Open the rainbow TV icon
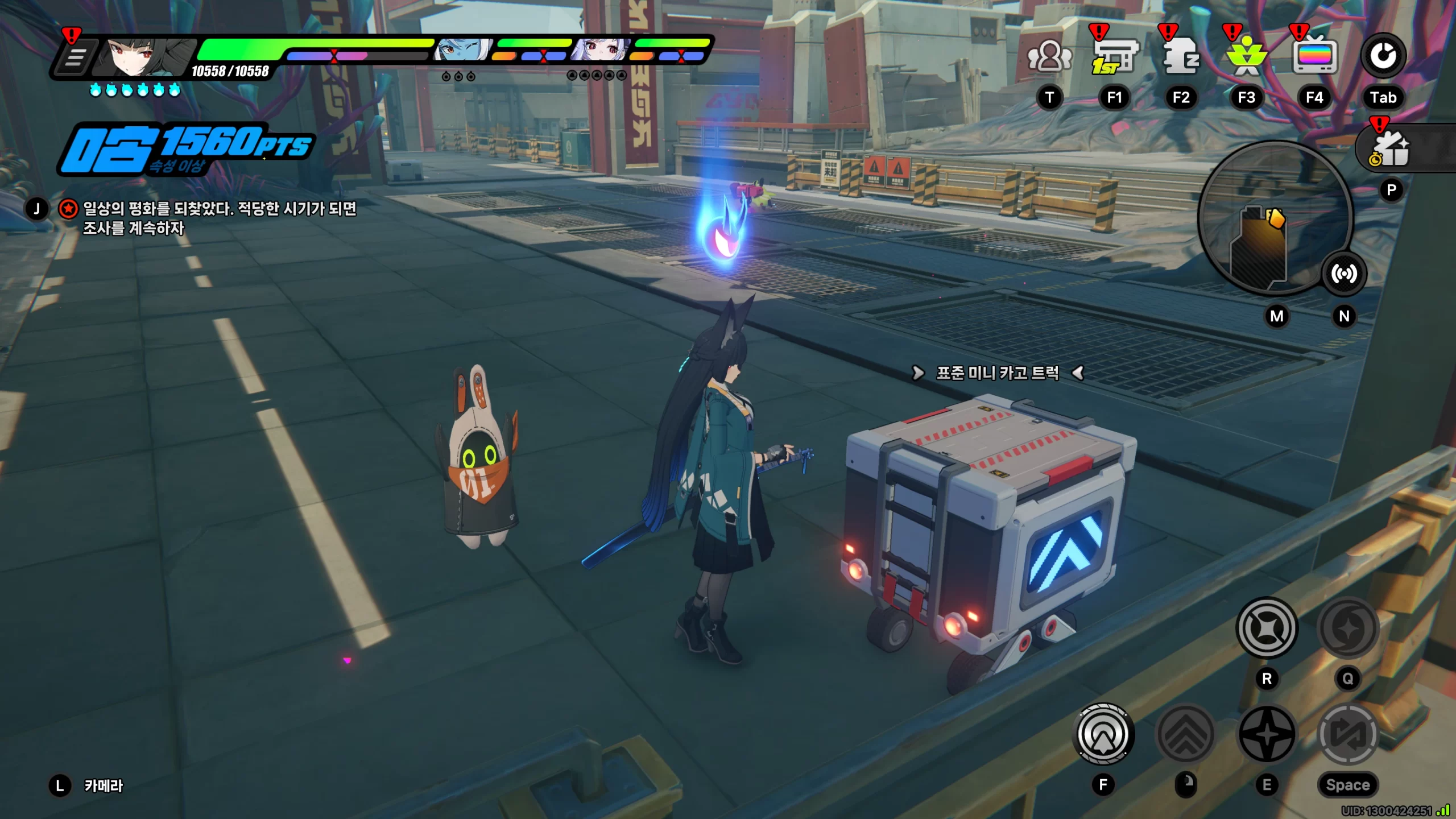Screen dimensions: 1456x819 pos(1314,57)
